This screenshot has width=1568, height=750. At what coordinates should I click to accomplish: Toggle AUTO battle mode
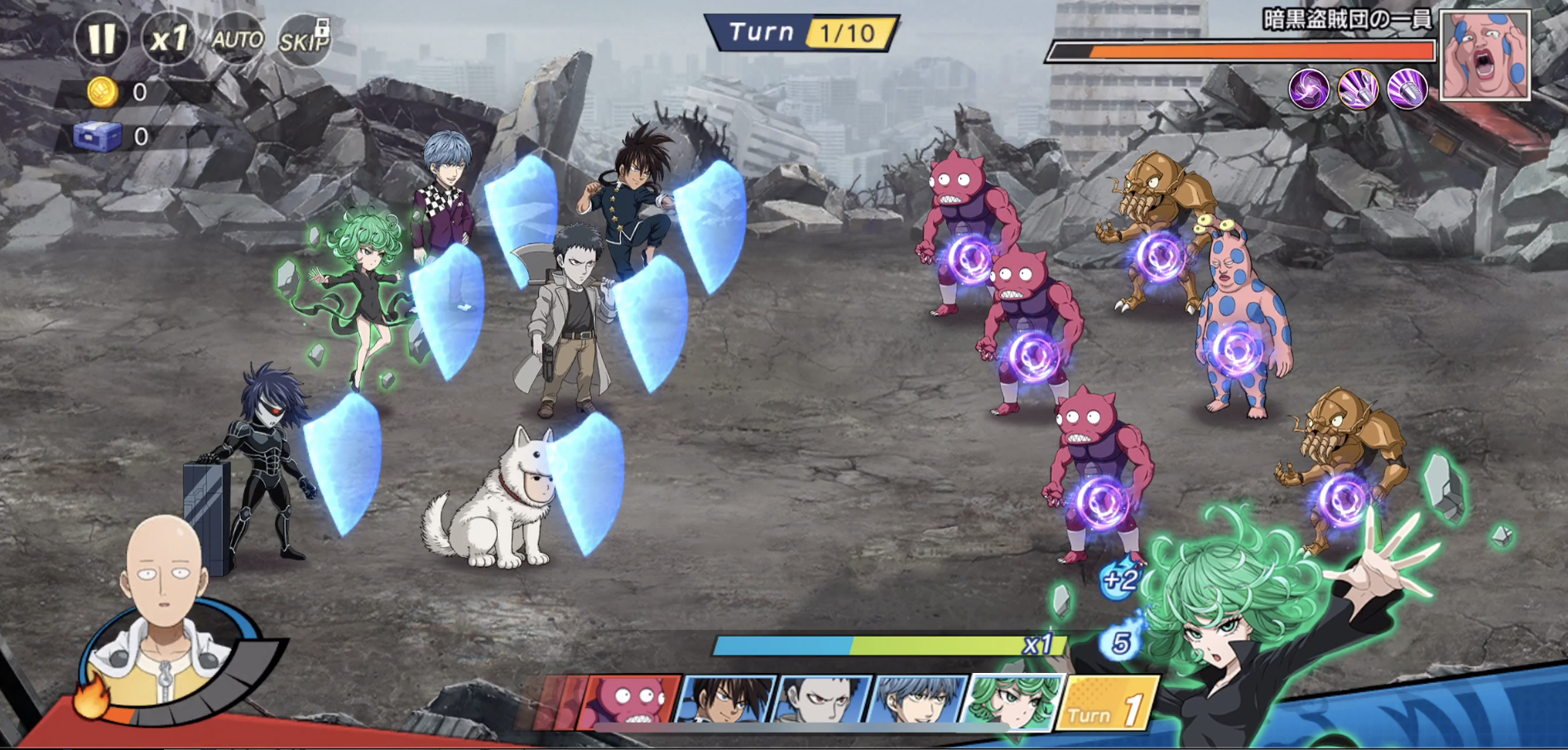click(x=237, y=39)
